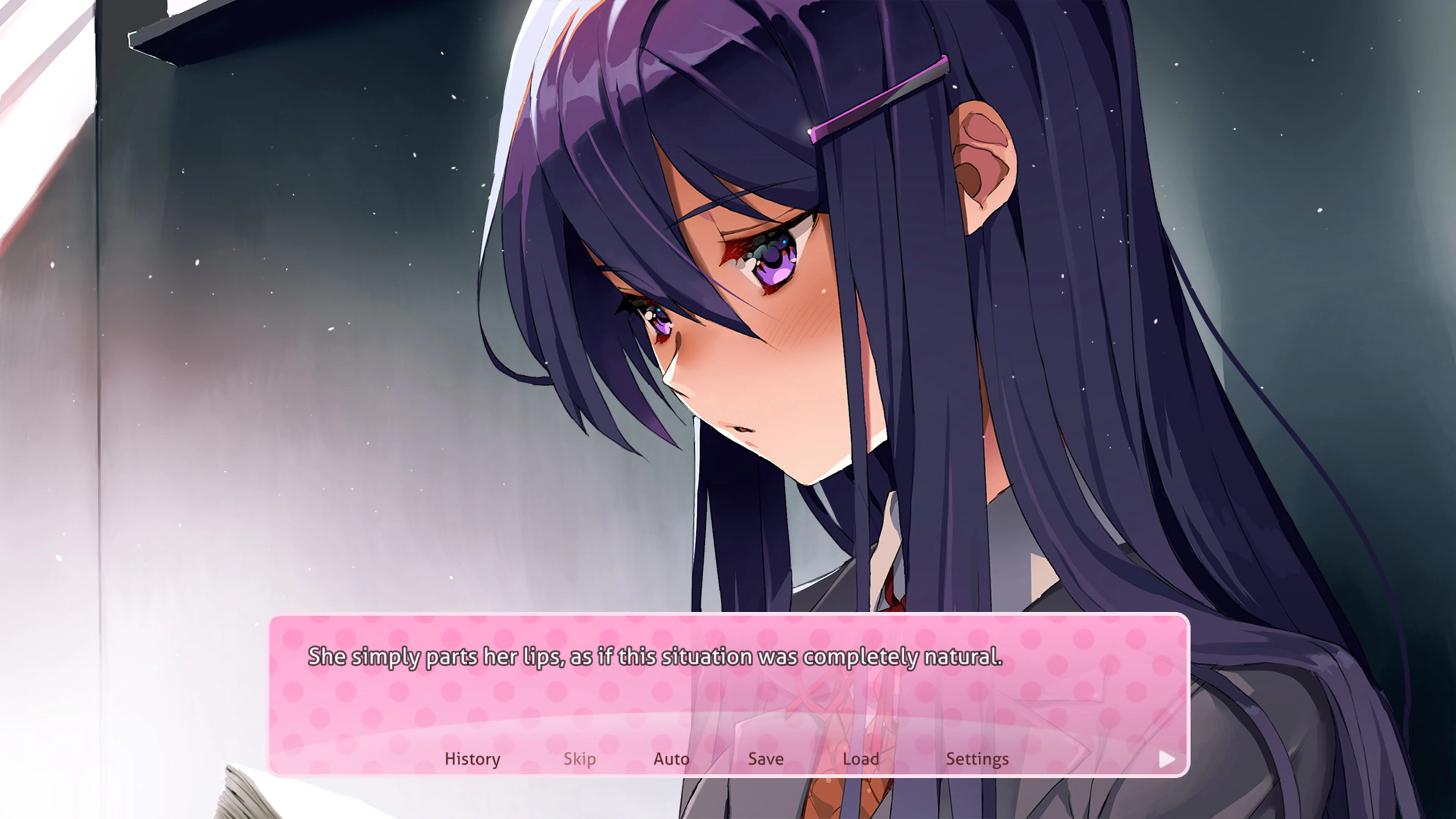Select History from the quick menu
The image size is (1456, 819).
(x=472, y=759)
